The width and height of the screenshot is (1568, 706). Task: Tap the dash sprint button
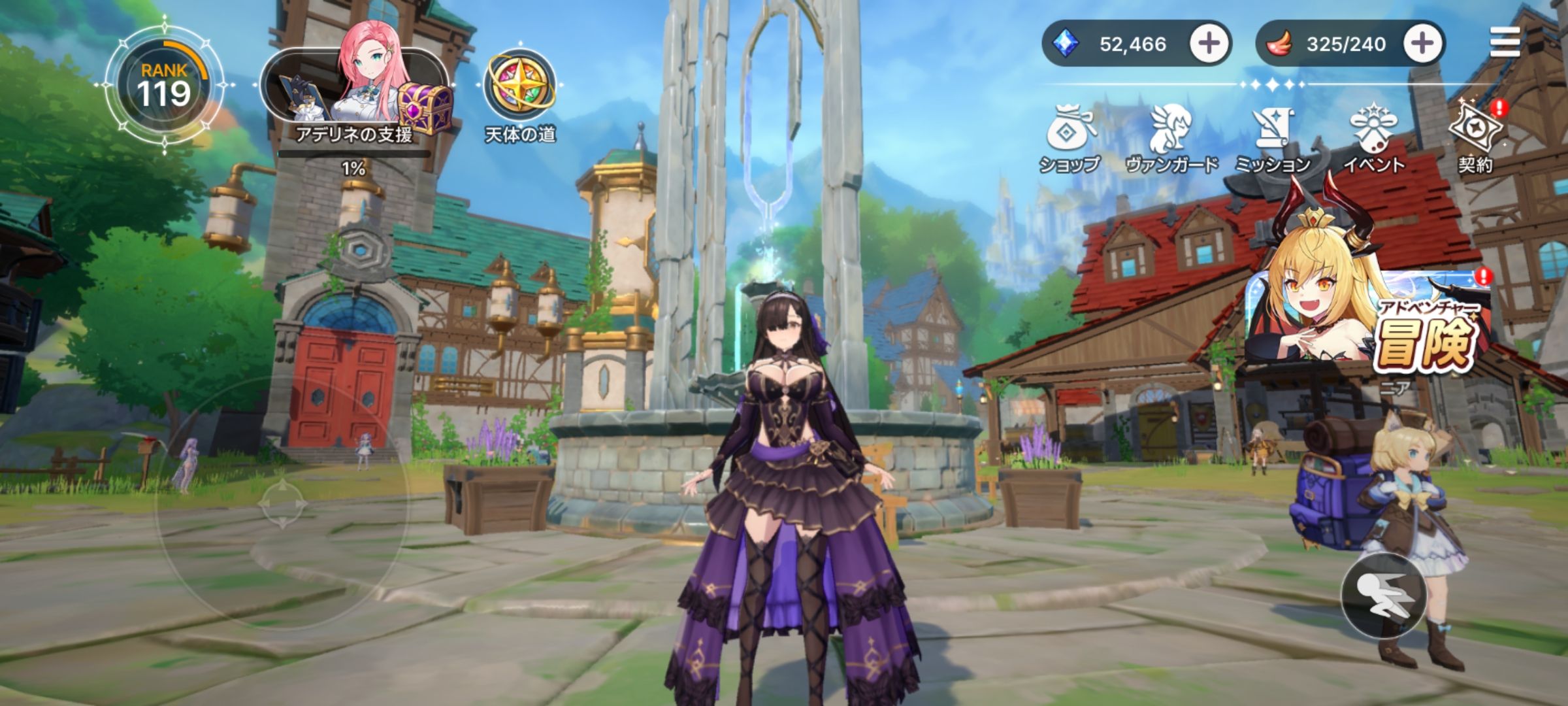1383,595
